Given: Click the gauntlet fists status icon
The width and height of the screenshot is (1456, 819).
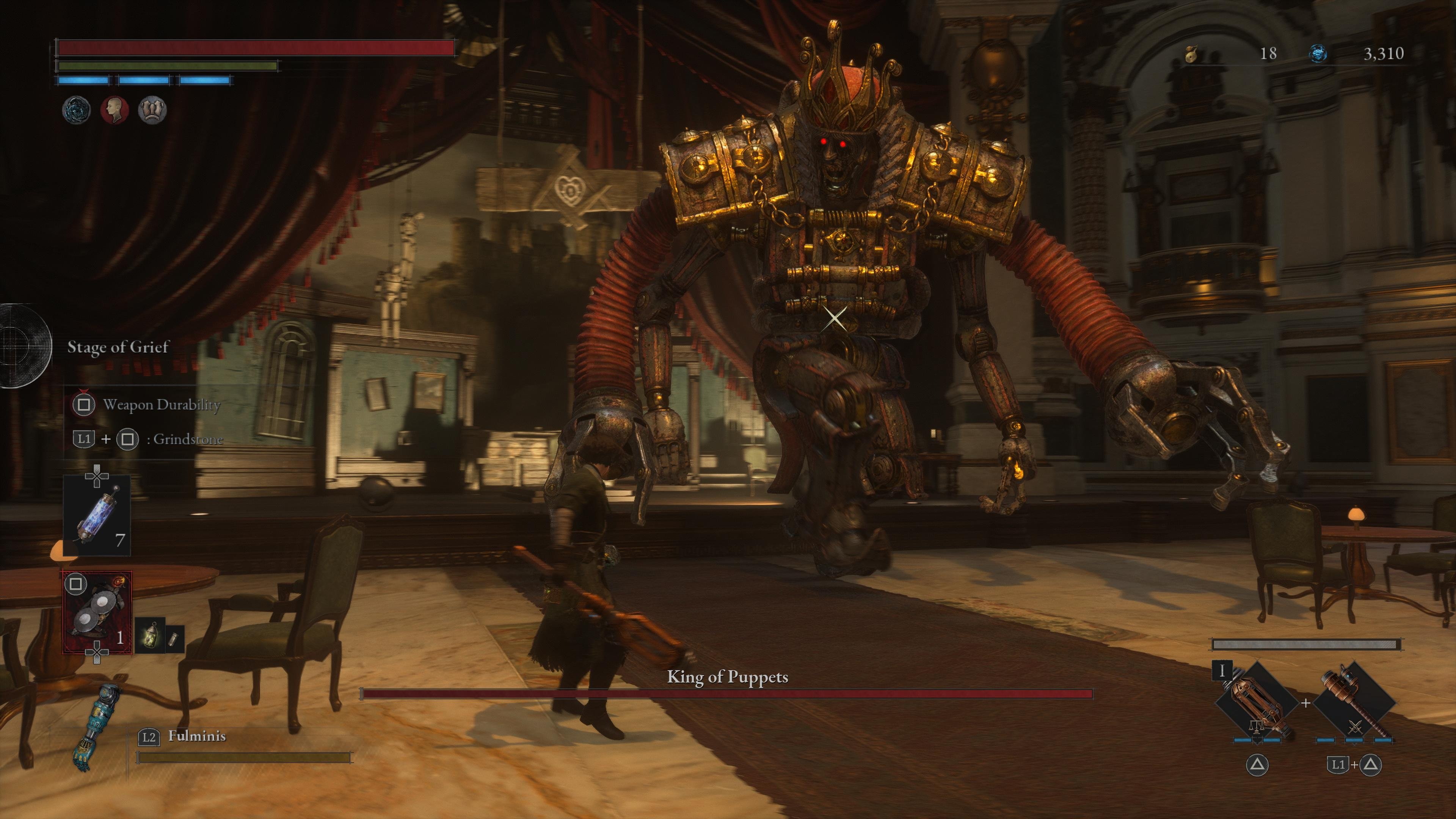Looking at the screenshot, I should (x=152, y=110).
